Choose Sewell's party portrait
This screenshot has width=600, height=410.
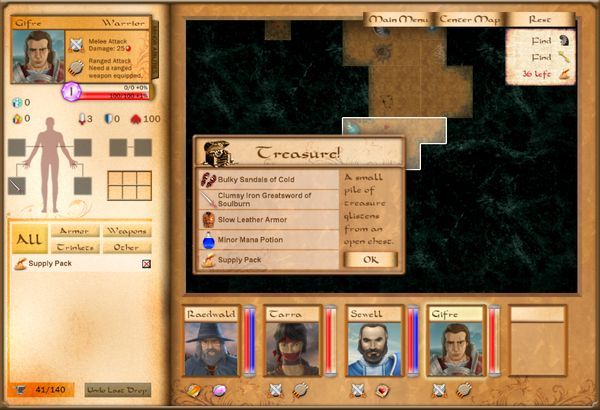[373, 343]
